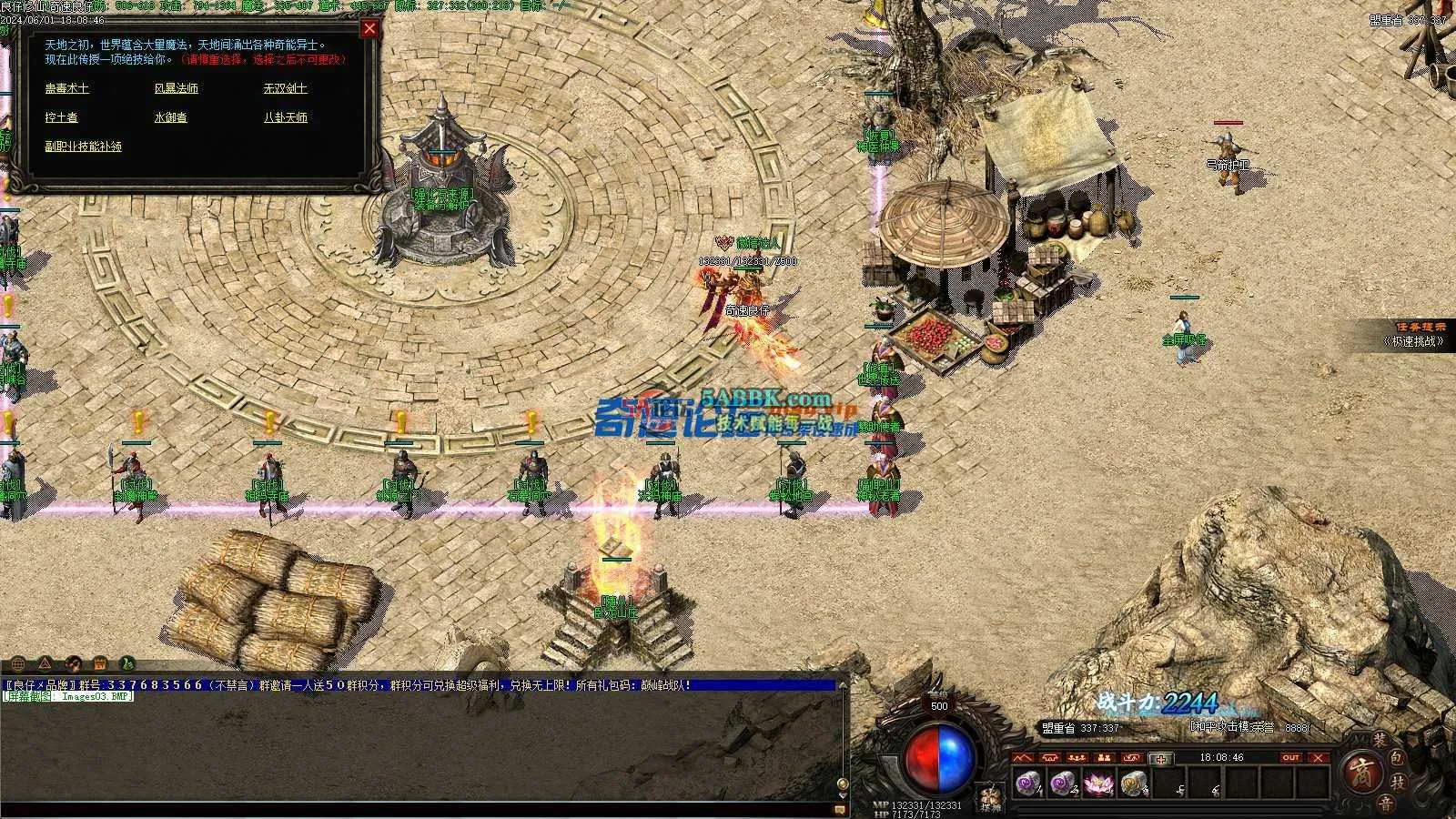Image resolution: width=1456 pixels, height=819 pixels.
Task: Click the 副职业技能补领 link
Action: pos(84,147)
